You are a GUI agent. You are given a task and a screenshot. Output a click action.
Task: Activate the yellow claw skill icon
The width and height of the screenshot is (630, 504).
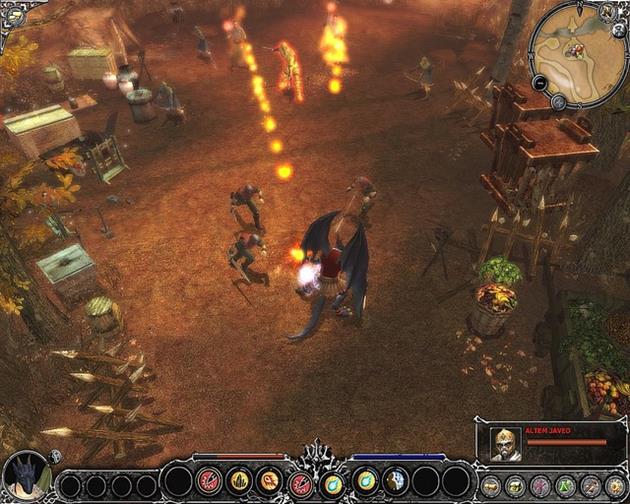pos(239,482)
